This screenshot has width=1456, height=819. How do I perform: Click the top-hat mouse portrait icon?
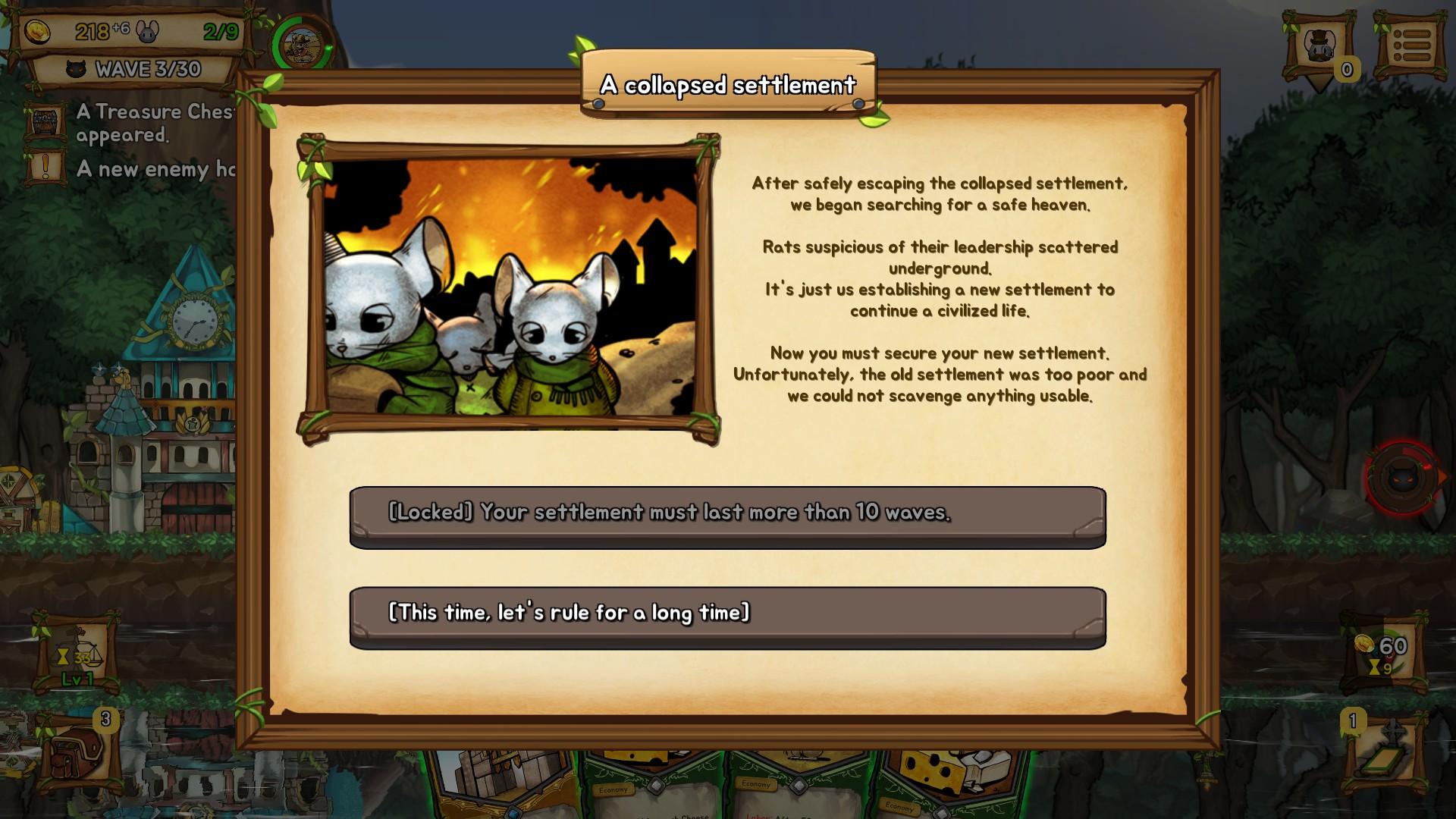[1319, 47]
